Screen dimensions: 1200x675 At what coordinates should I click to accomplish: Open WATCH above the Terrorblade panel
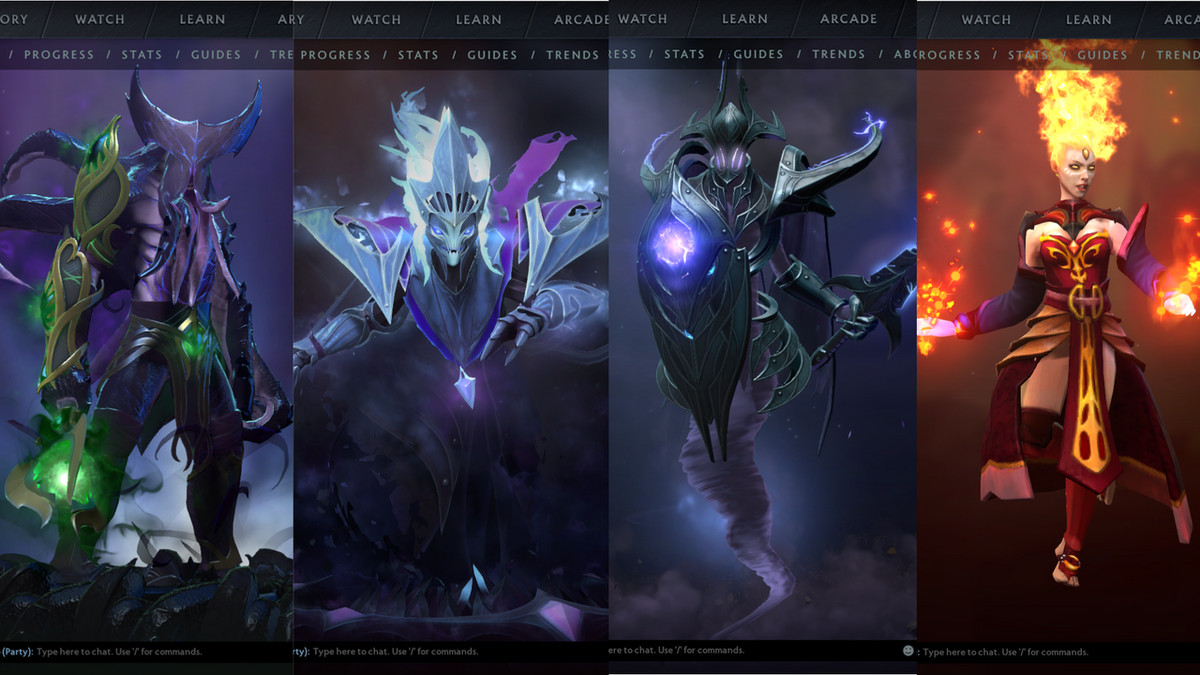click(100, 19)
